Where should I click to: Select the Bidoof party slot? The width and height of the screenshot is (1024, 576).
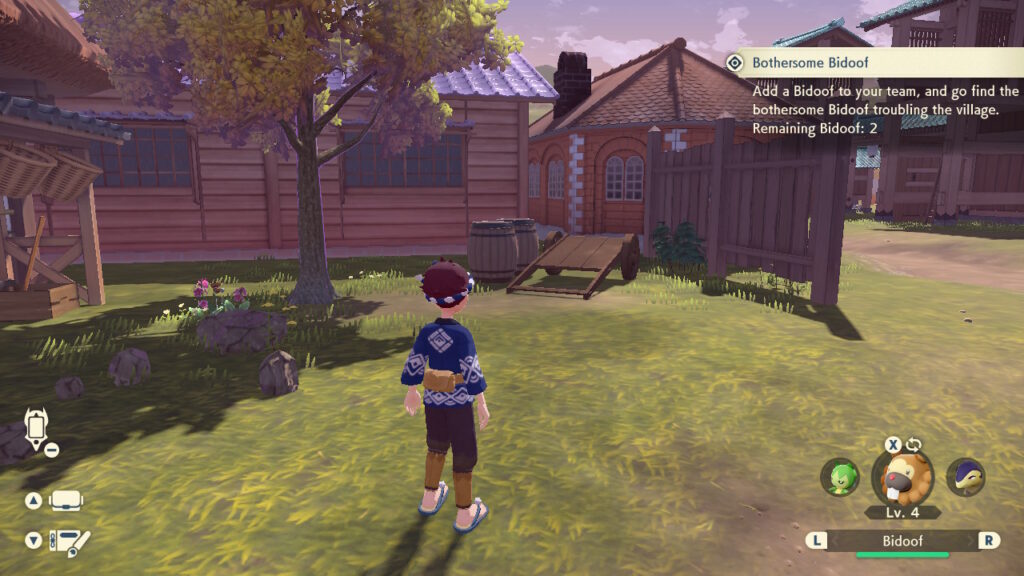click(x=902, y=478)
